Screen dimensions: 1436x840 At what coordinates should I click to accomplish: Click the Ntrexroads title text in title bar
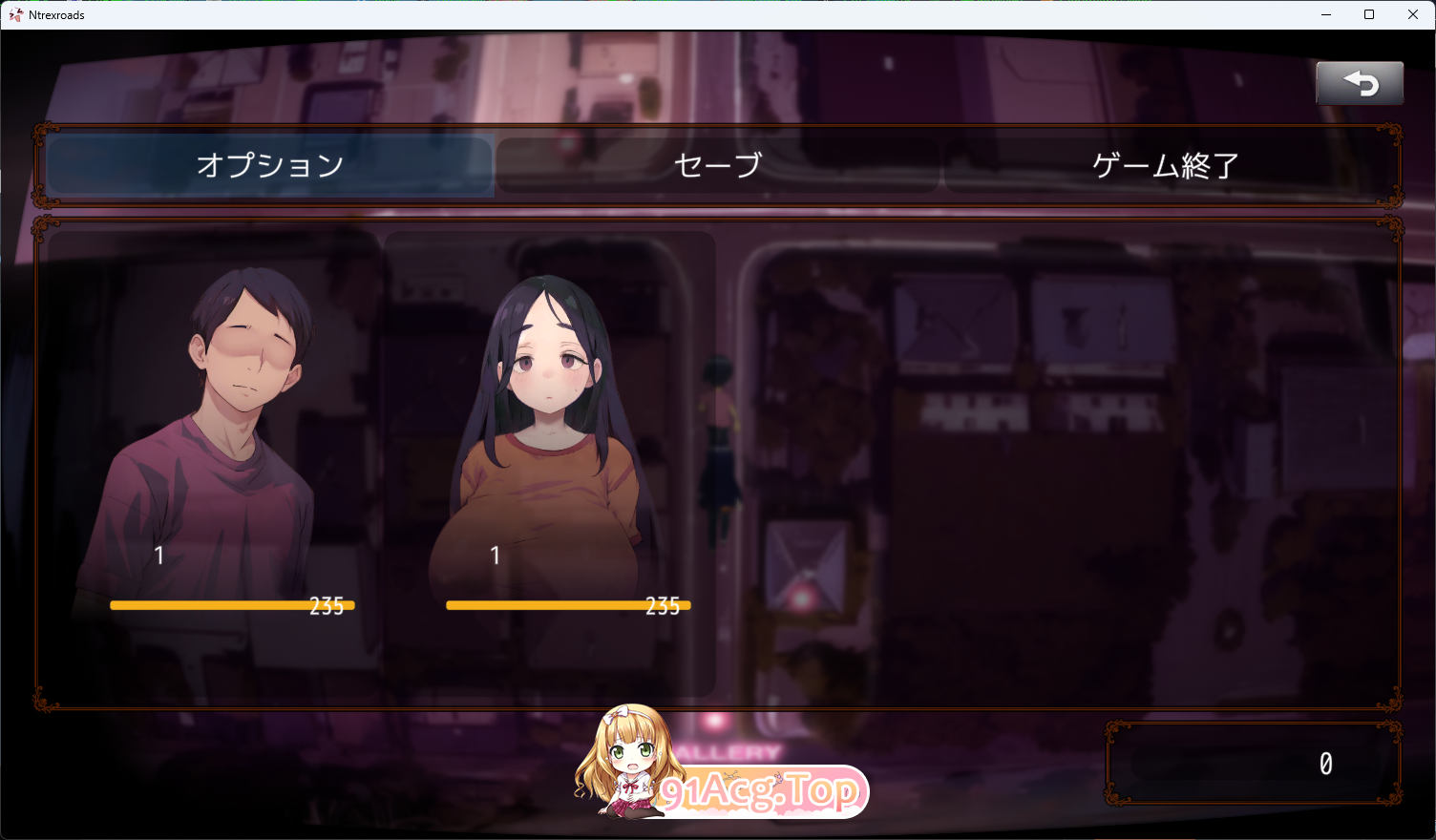click(x=55, y=14)
